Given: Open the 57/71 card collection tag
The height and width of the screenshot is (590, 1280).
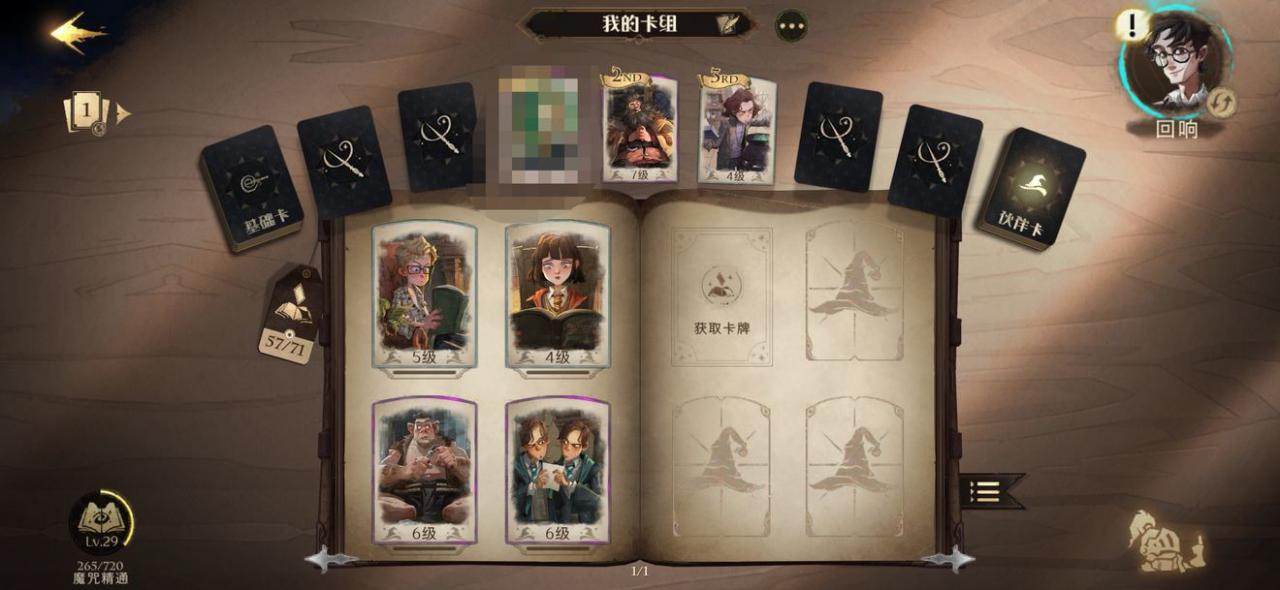Looking at the screenshot, I should click(x=290, y=317).
